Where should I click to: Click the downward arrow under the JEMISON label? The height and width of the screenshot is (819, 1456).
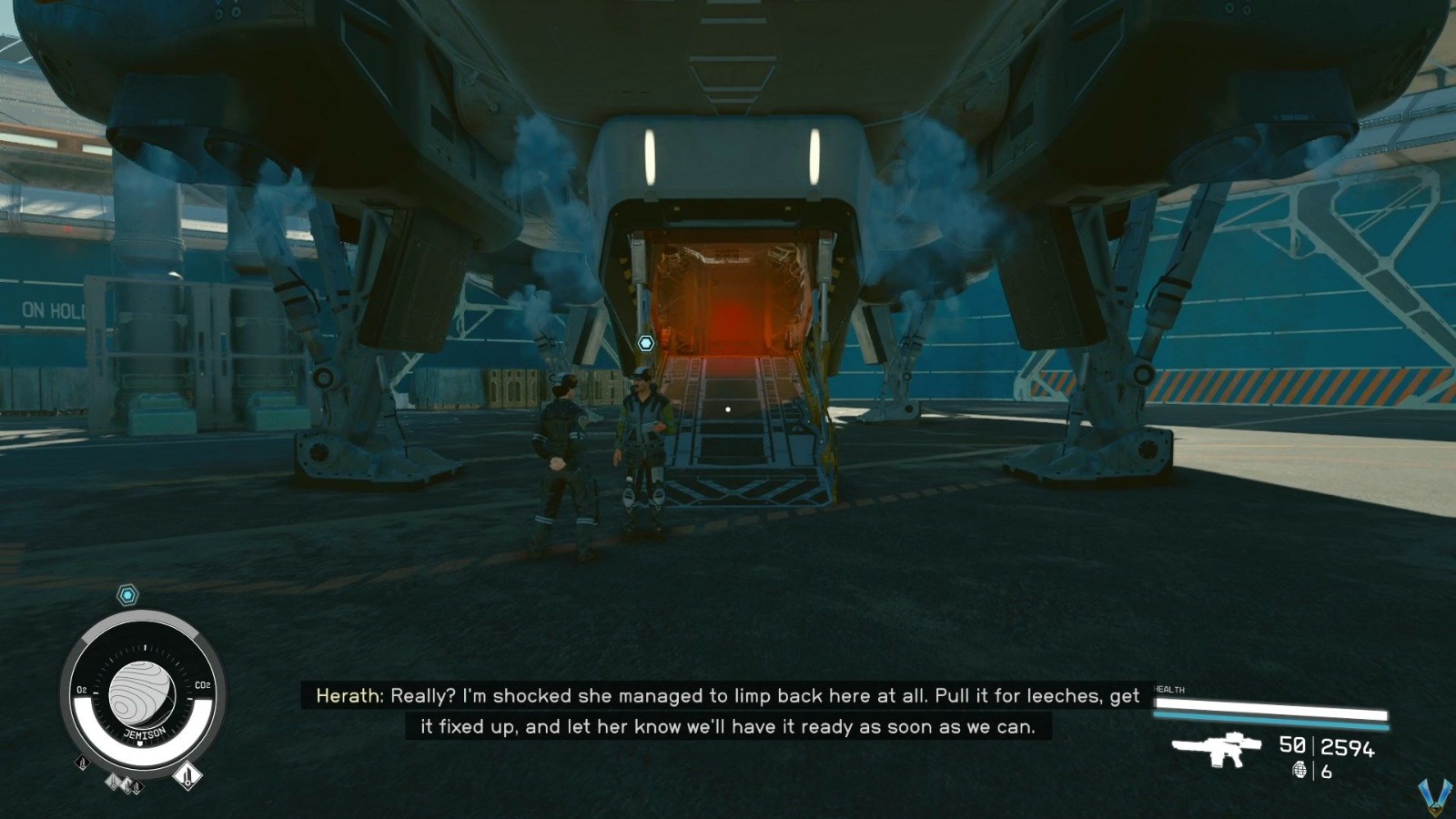click(140, 743)
